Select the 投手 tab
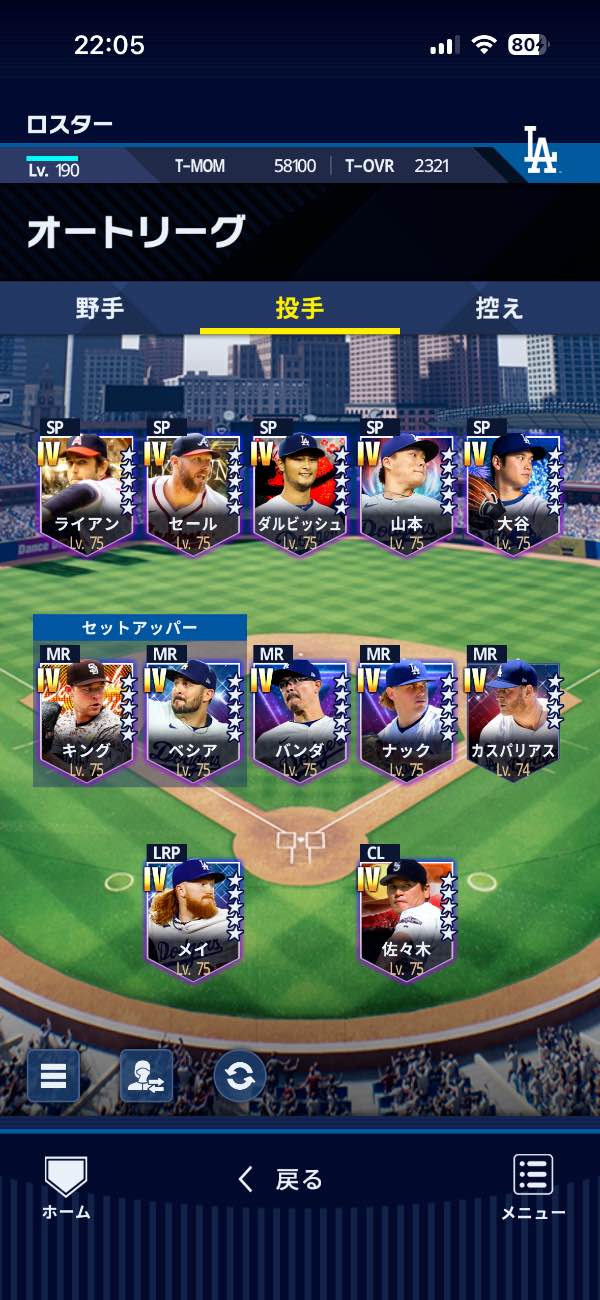600x1300 pixels. coord(300,308)
